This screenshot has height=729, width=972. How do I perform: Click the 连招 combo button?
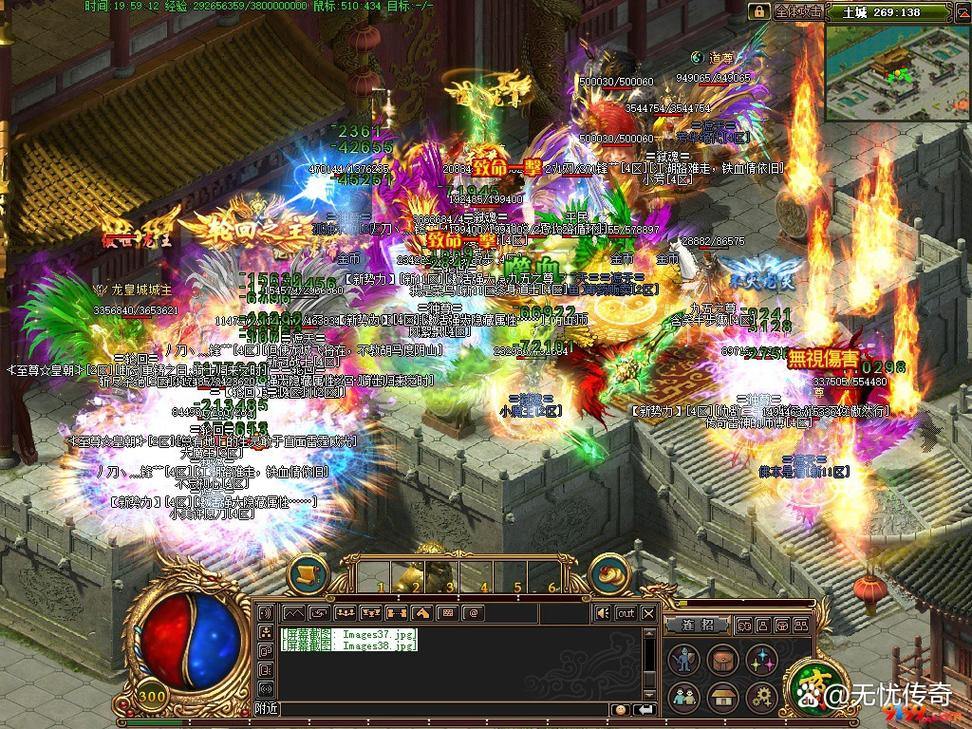coord(698,624)
